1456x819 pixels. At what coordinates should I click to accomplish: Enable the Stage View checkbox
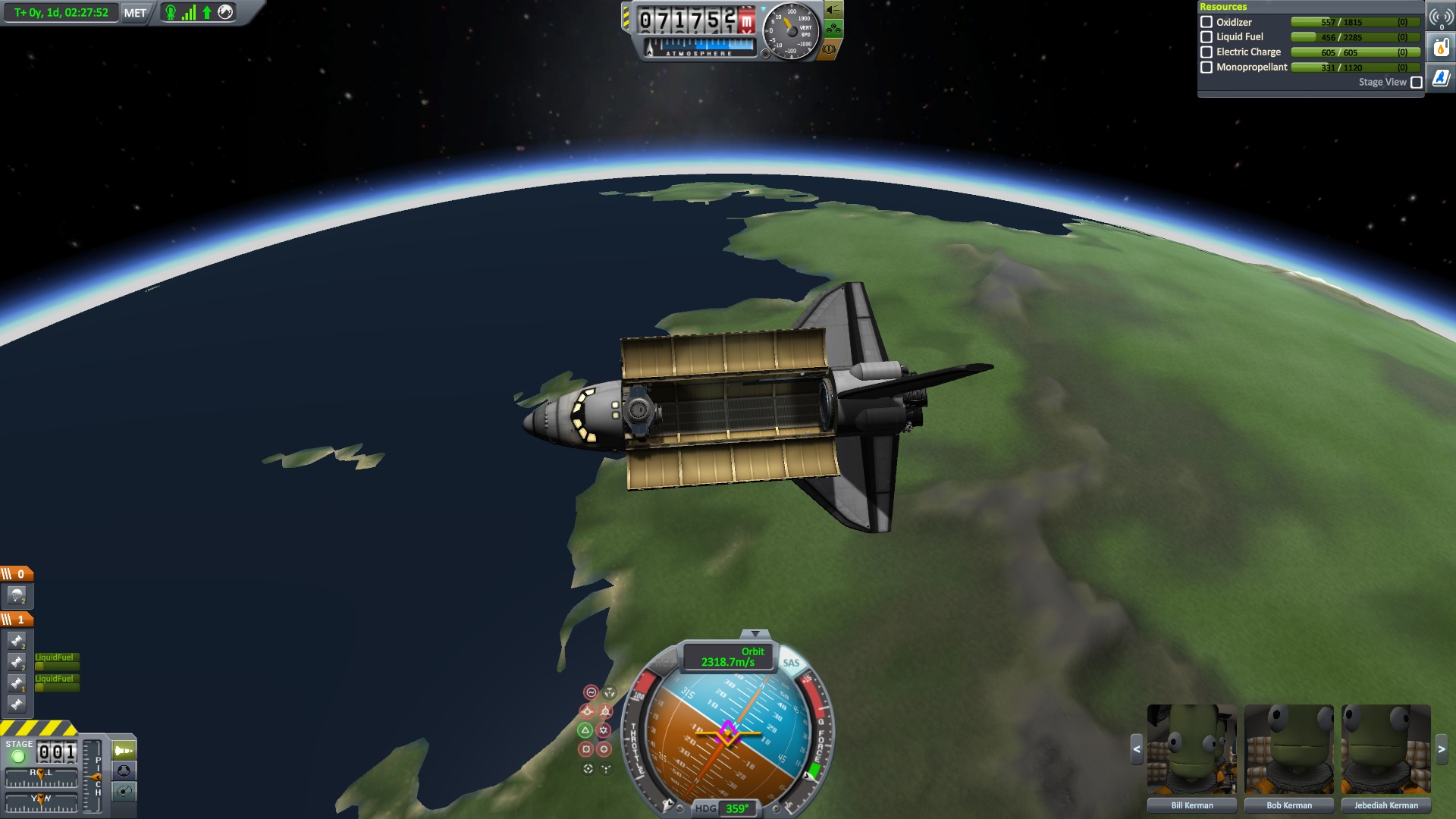tap(1416, 83)
